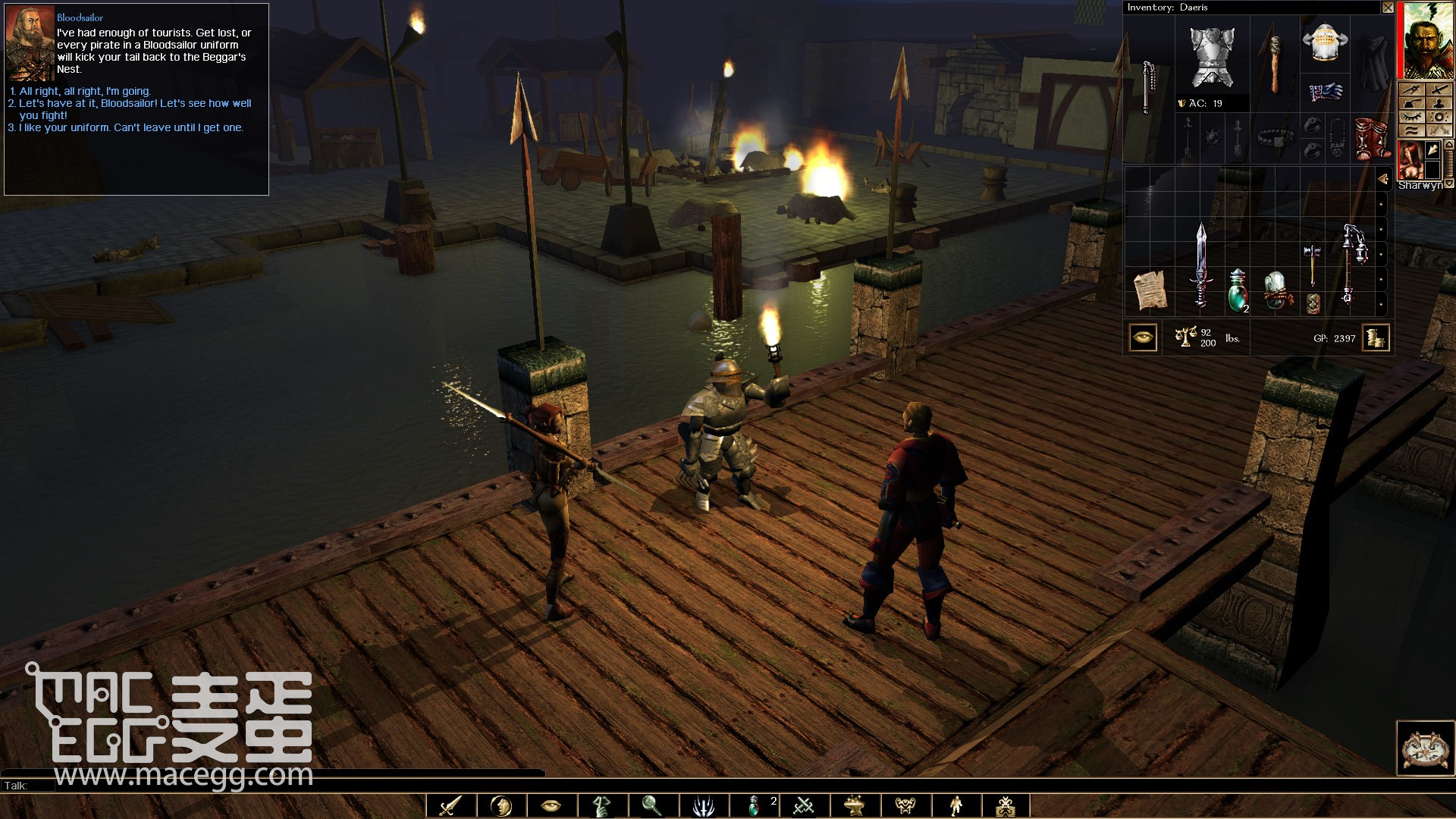Choose reply "All right, all right, I'm going."
Image resolution: width=1456 pixels, height=819 pixels.
click(x=84, y=91)
